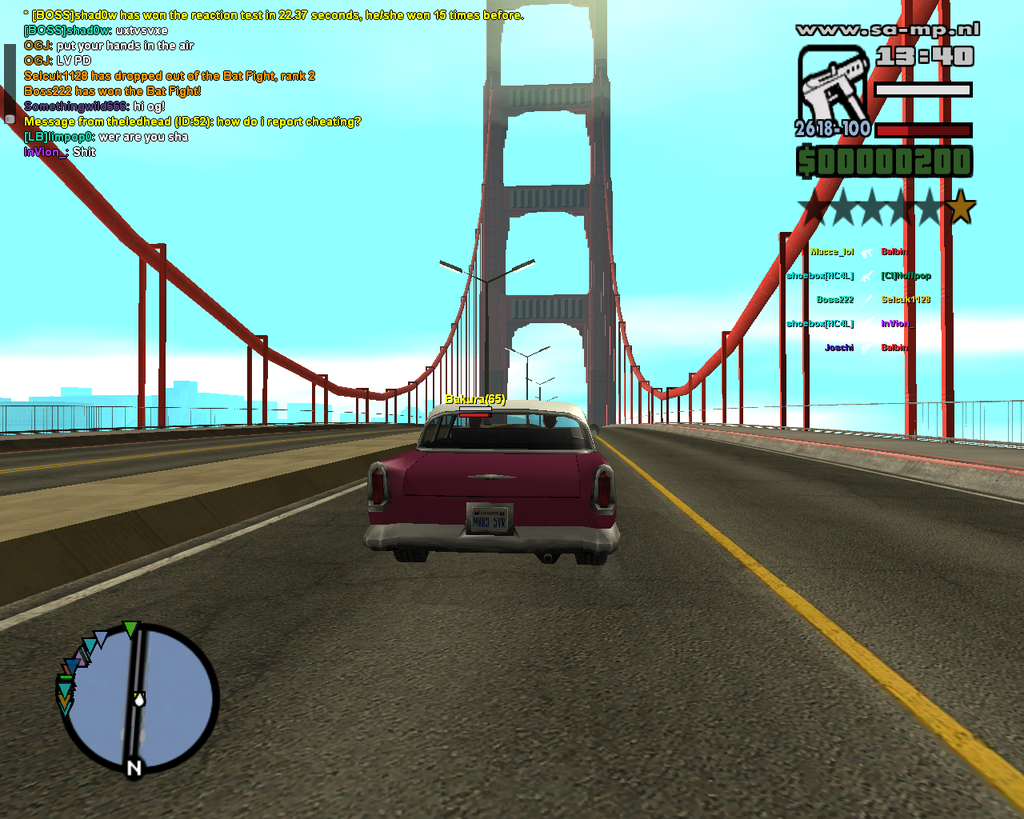The image size is (1024, 819).
Task: Click the circular radar minimap
Action: click(x=138, y=697)
